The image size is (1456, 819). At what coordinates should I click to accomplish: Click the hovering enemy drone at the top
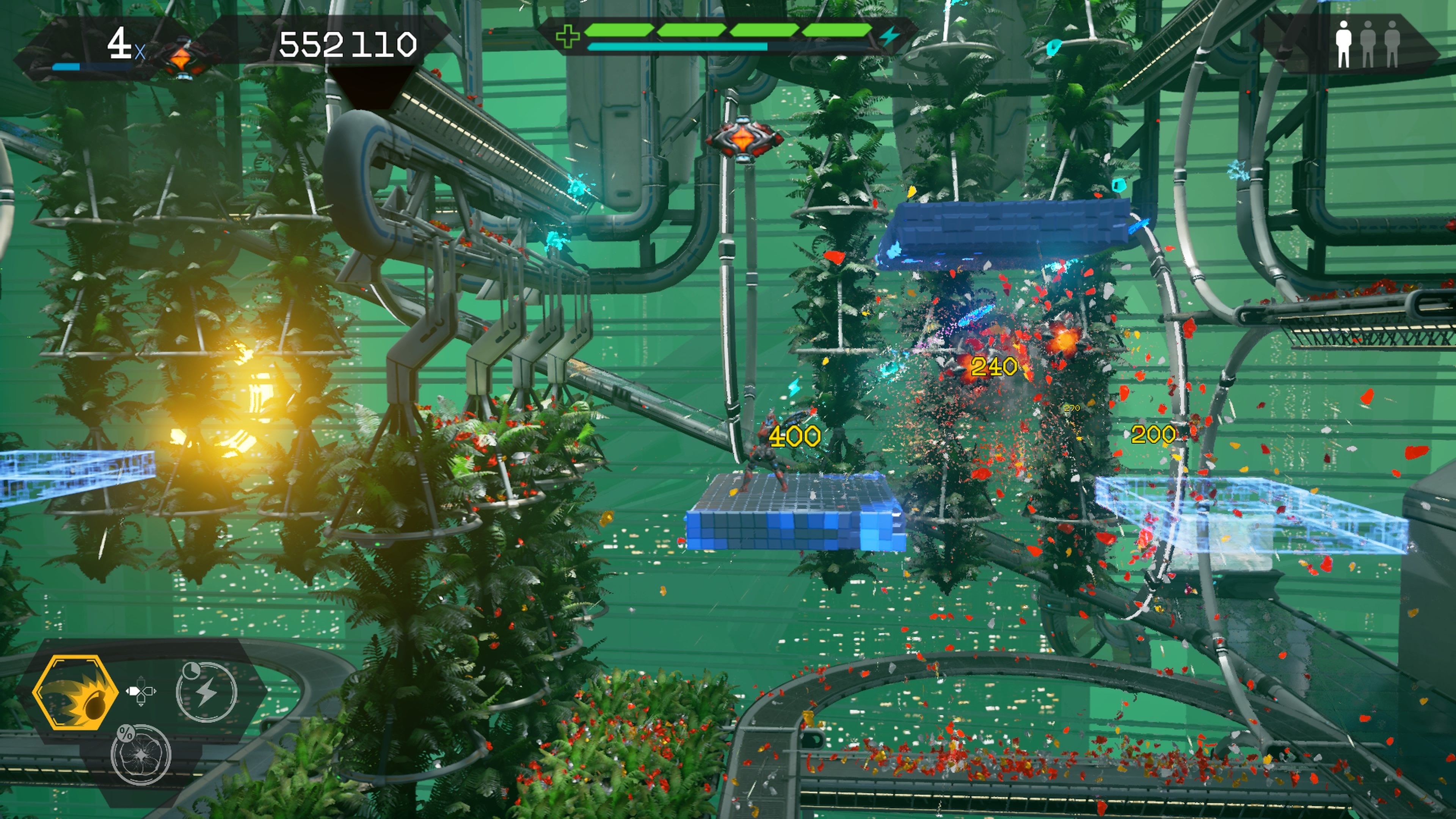pos(743,138)
